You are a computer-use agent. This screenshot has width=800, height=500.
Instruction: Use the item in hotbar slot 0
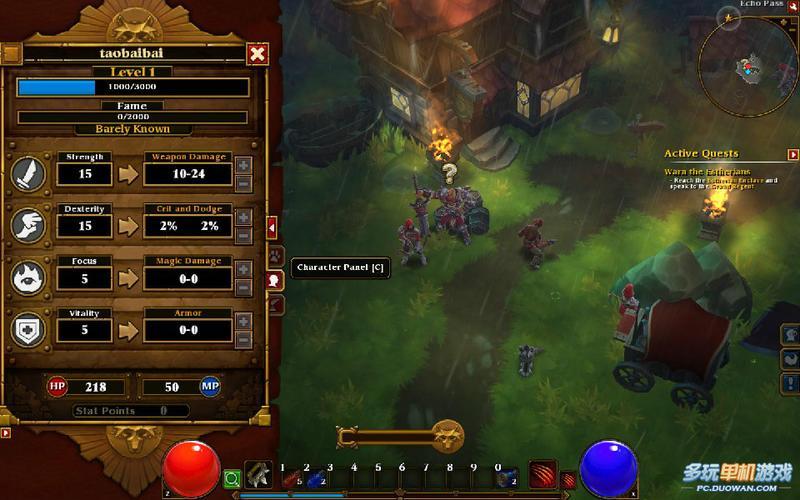(x=507, y=480)
